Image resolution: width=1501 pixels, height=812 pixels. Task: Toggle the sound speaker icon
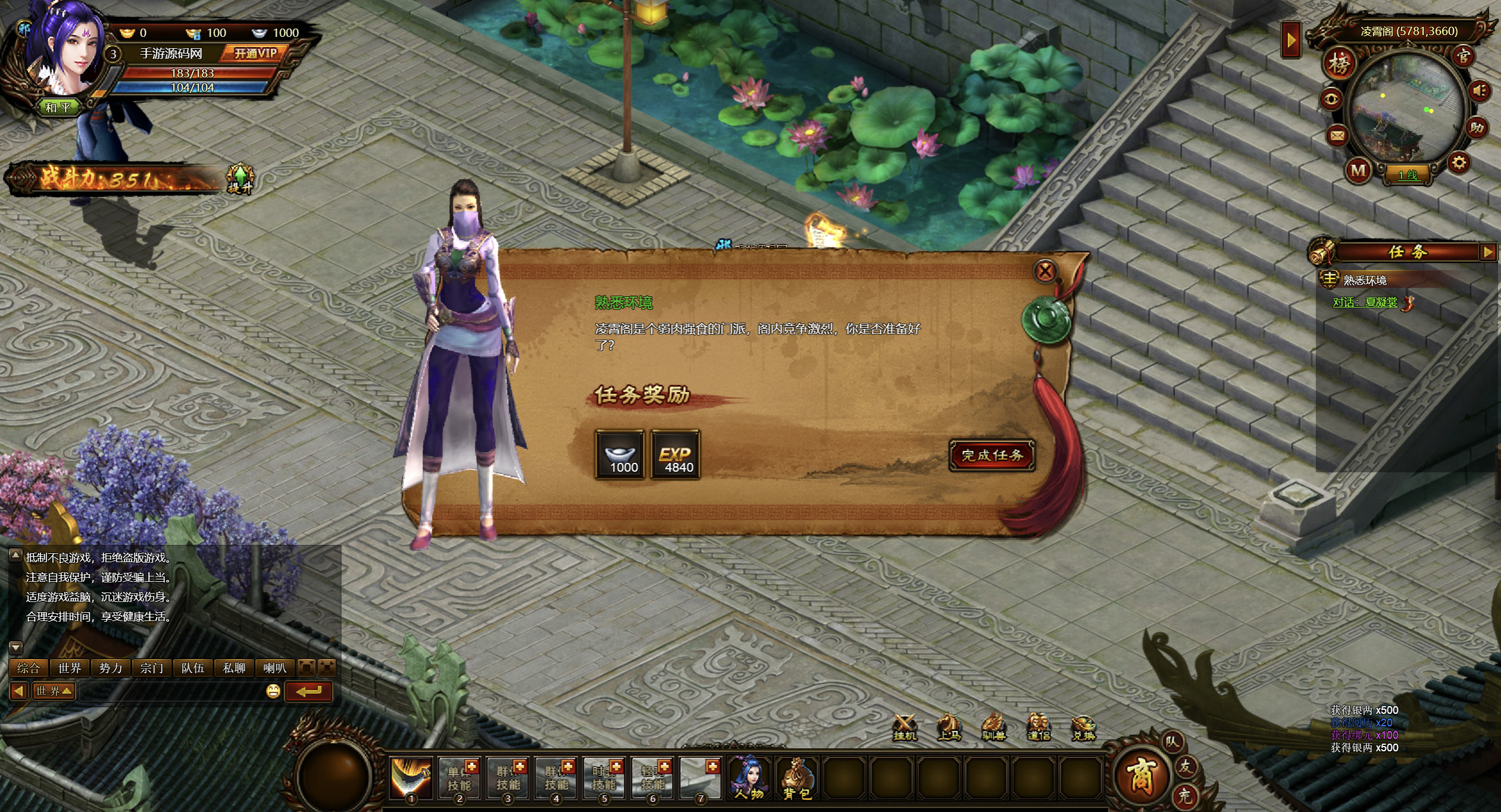click(1480, 91)
